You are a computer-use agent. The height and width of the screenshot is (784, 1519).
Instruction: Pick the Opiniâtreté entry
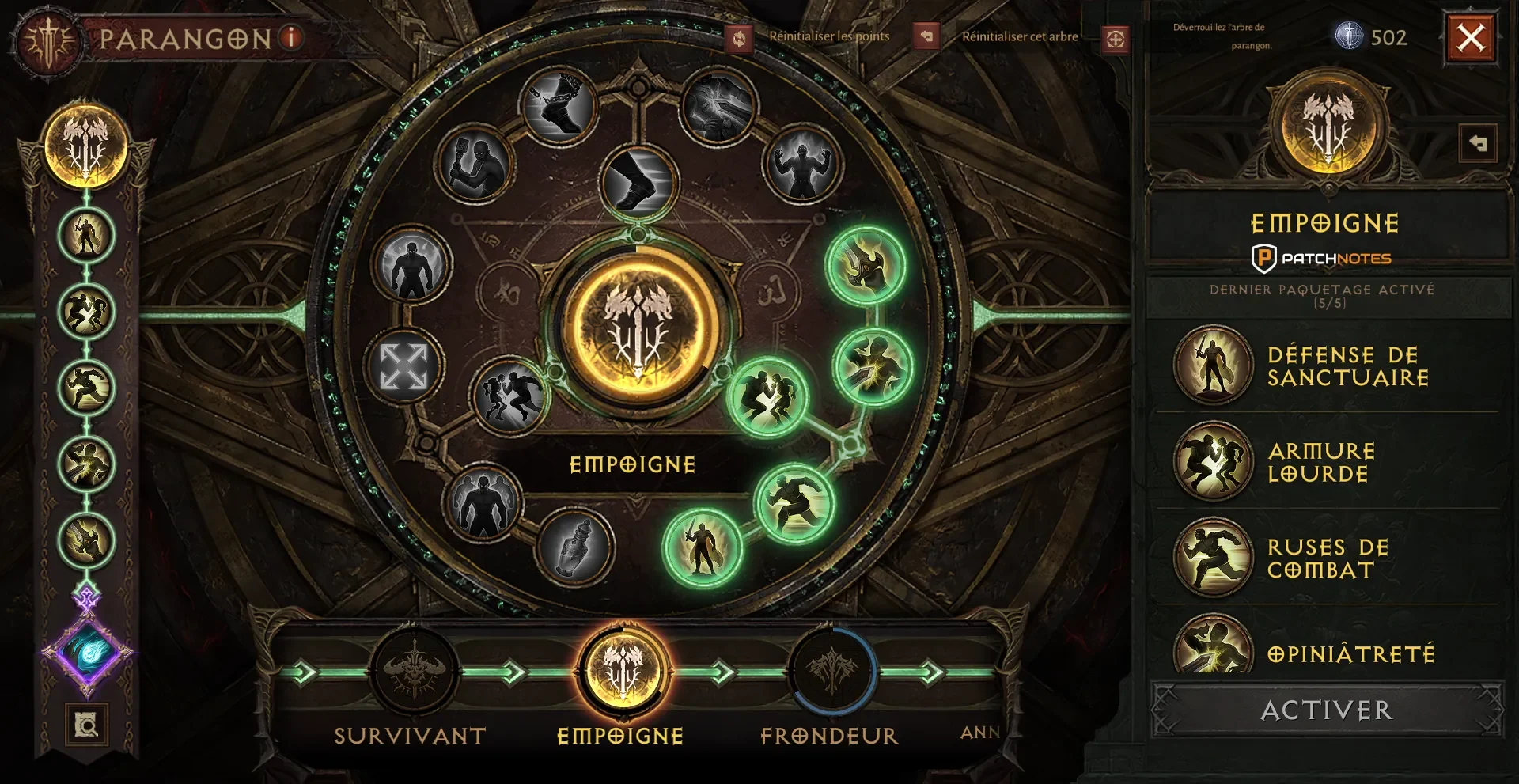[x=1213, y=649]
